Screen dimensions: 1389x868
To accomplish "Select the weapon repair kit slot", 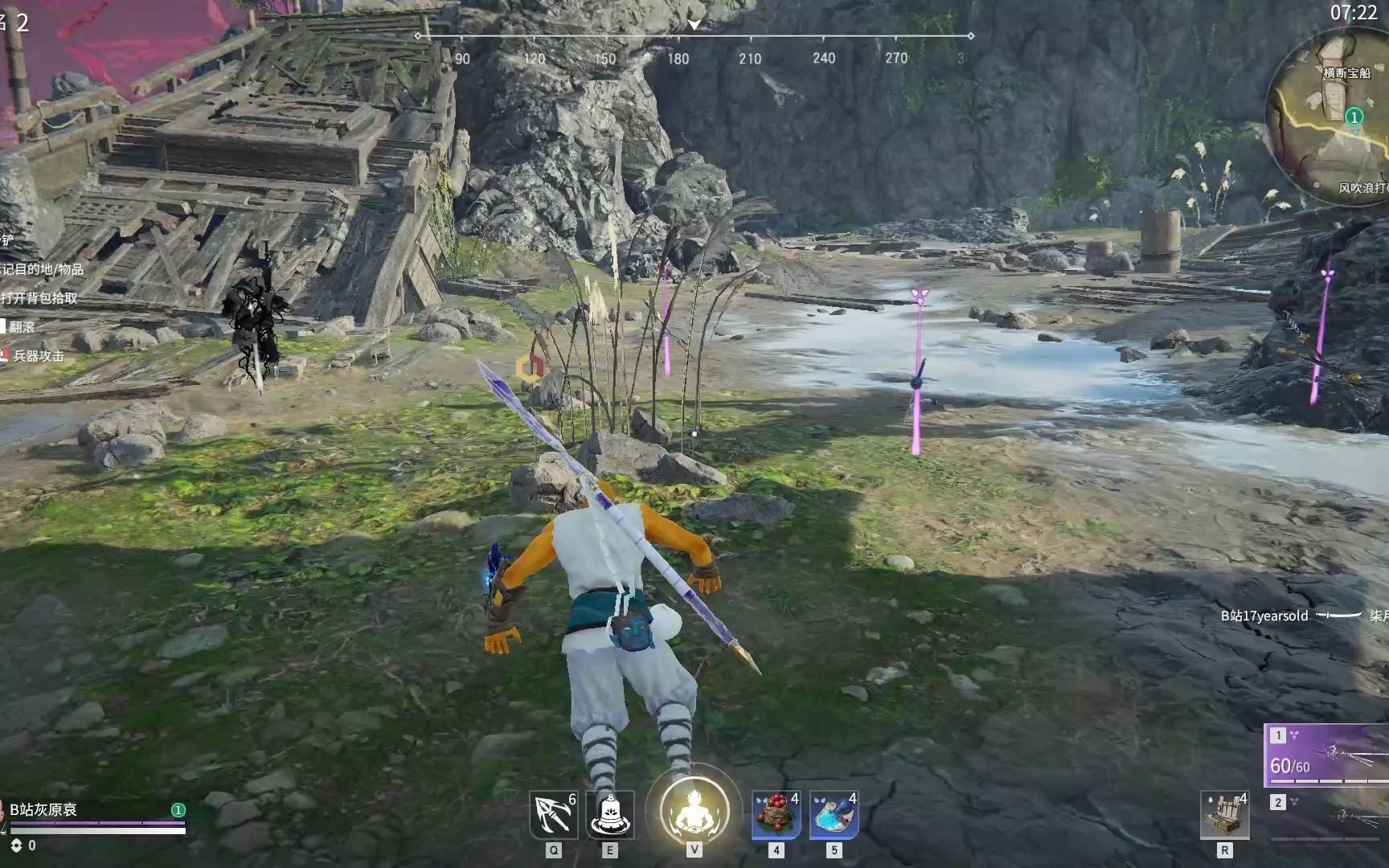I will [1224, 815].
